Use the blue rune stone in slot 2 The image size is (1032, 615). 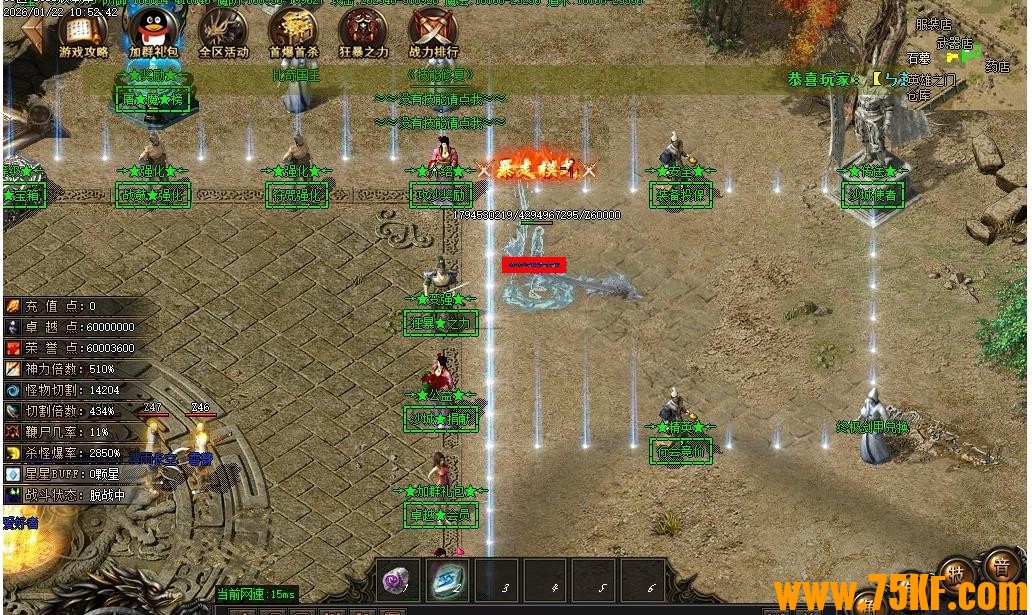pyautogui.click(x=446, y=579)
